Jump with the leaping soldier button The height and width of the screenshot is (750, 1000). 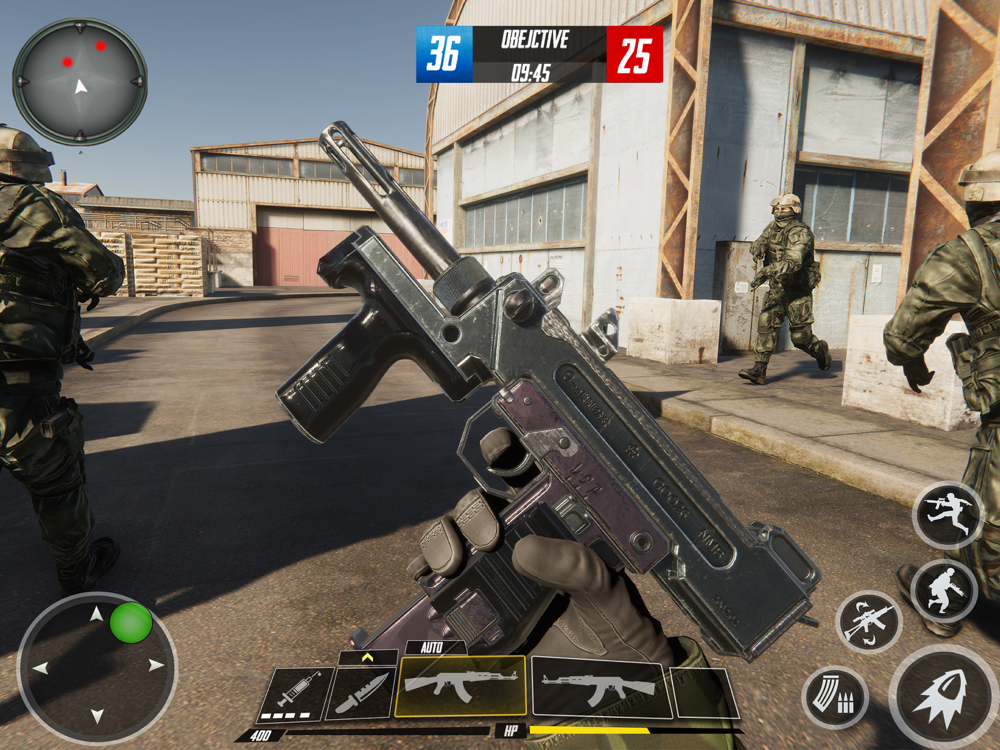pyautogui.click(x=949, y=516)
